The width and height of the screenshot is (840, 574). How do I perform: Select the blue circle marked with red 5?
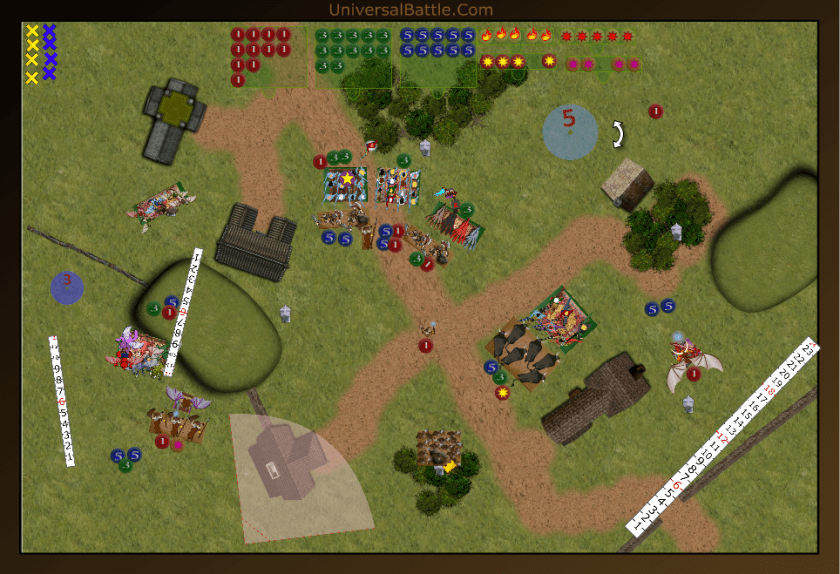570,131
